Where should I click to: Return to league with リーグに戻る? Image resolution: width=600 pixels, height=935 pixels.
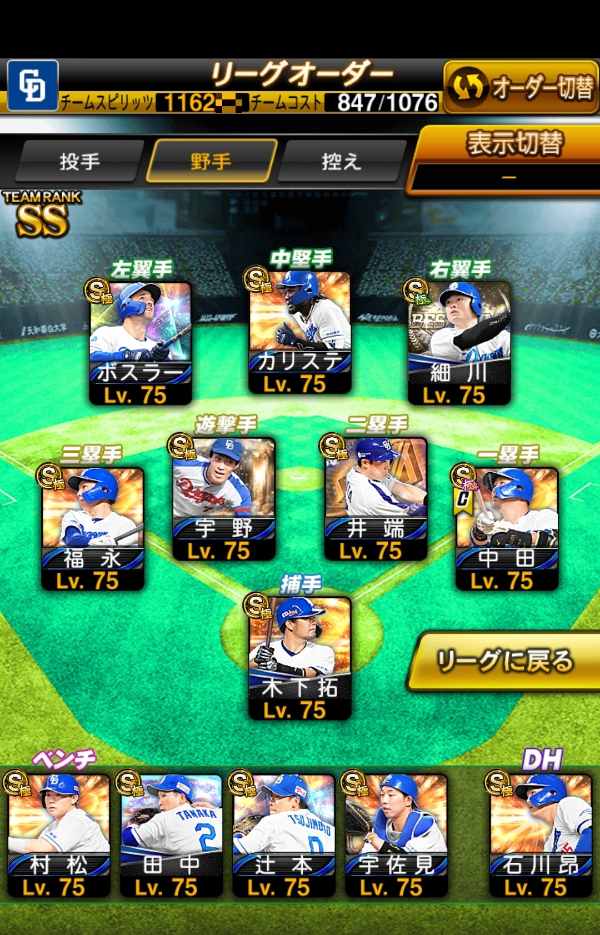pyautogui.click(x=507, y=661)
